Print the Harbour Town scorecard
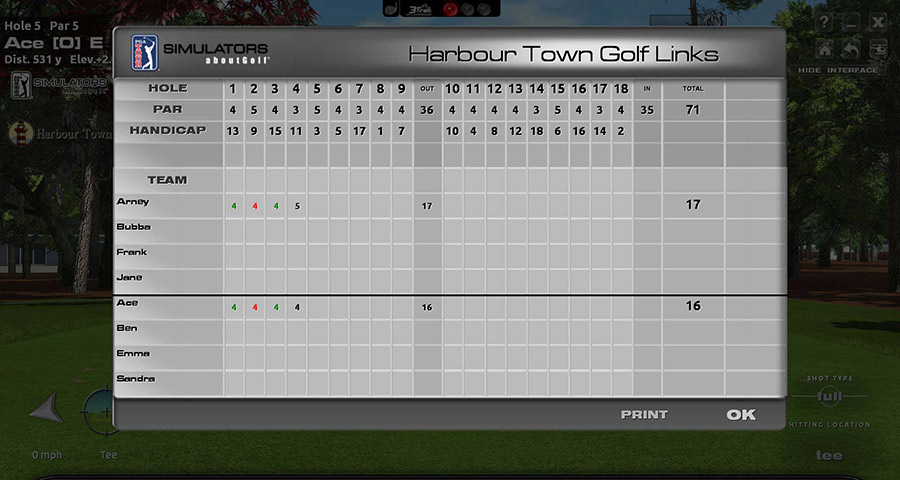This screenshot has height=480, width=900. (644, 415)
